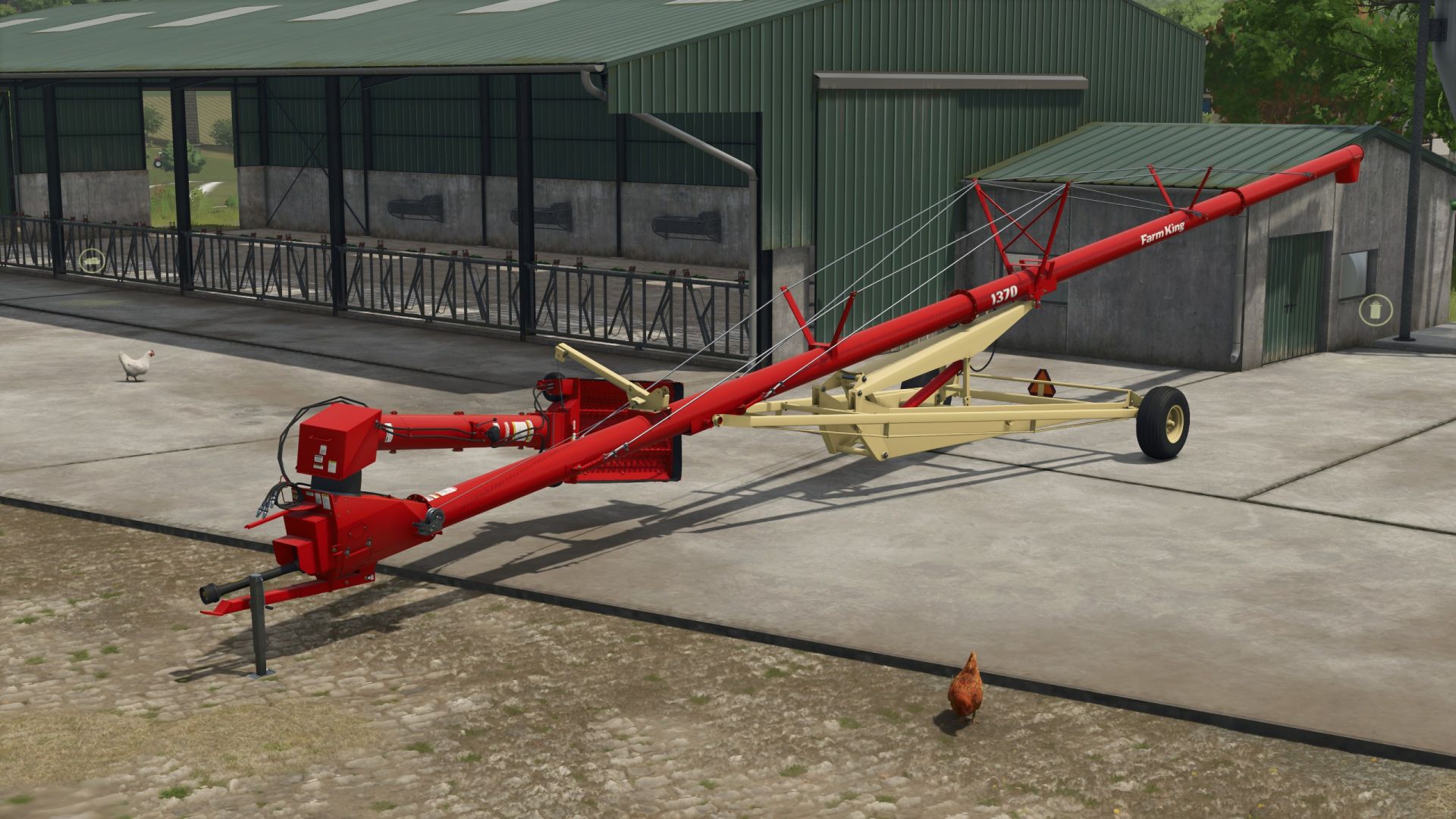This screenshot has width=1456, height=819.
Task: Click the circled trash can marker
Action: (x=1375, y=309)
